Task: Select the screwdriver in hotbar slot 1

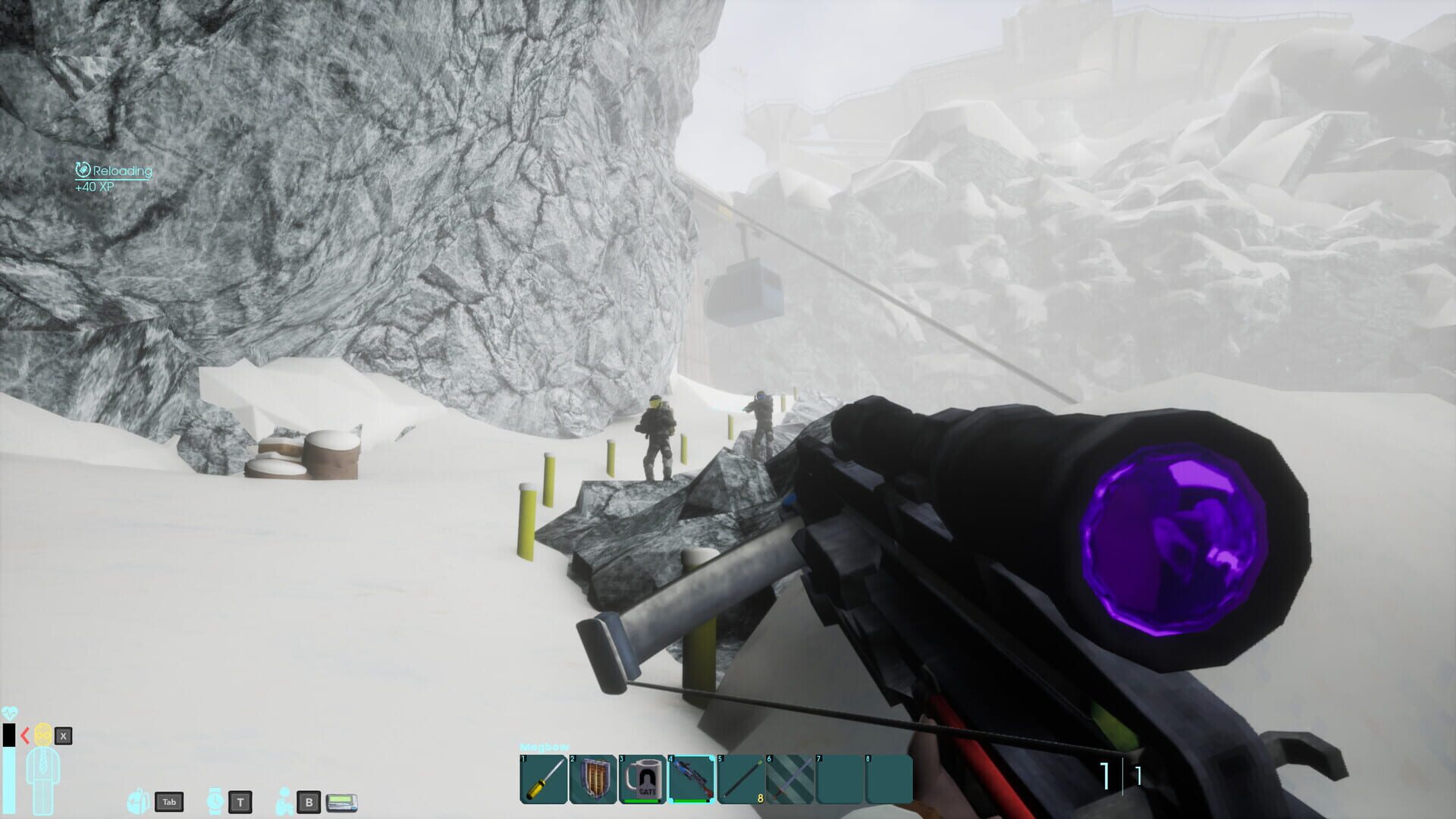Action: click(542, 778)
